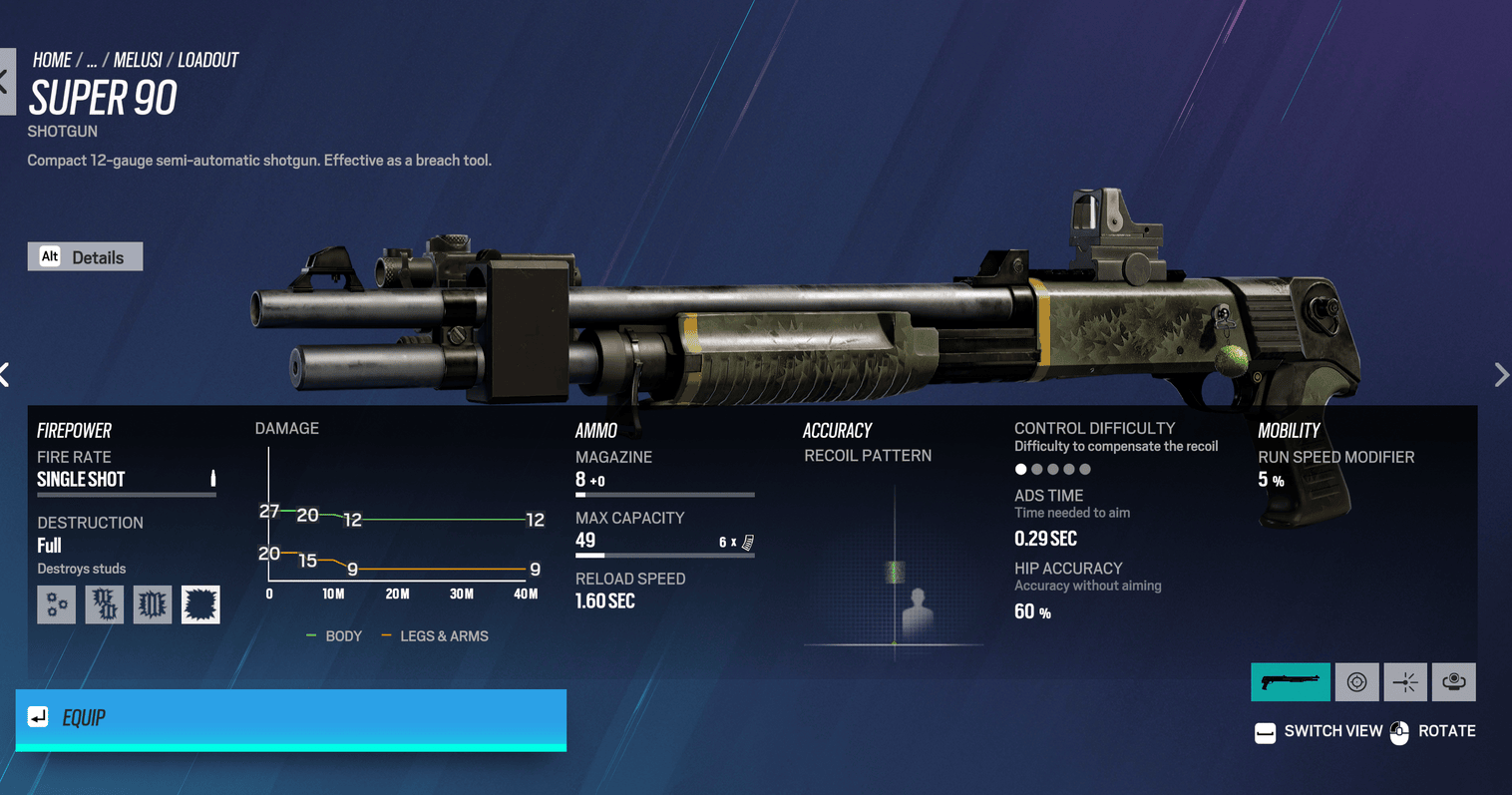Image resolution: width=1512 pixels, height=795 pixels.
Task: Select the breached wall destruction icon
Action: [x=152, y=603]
